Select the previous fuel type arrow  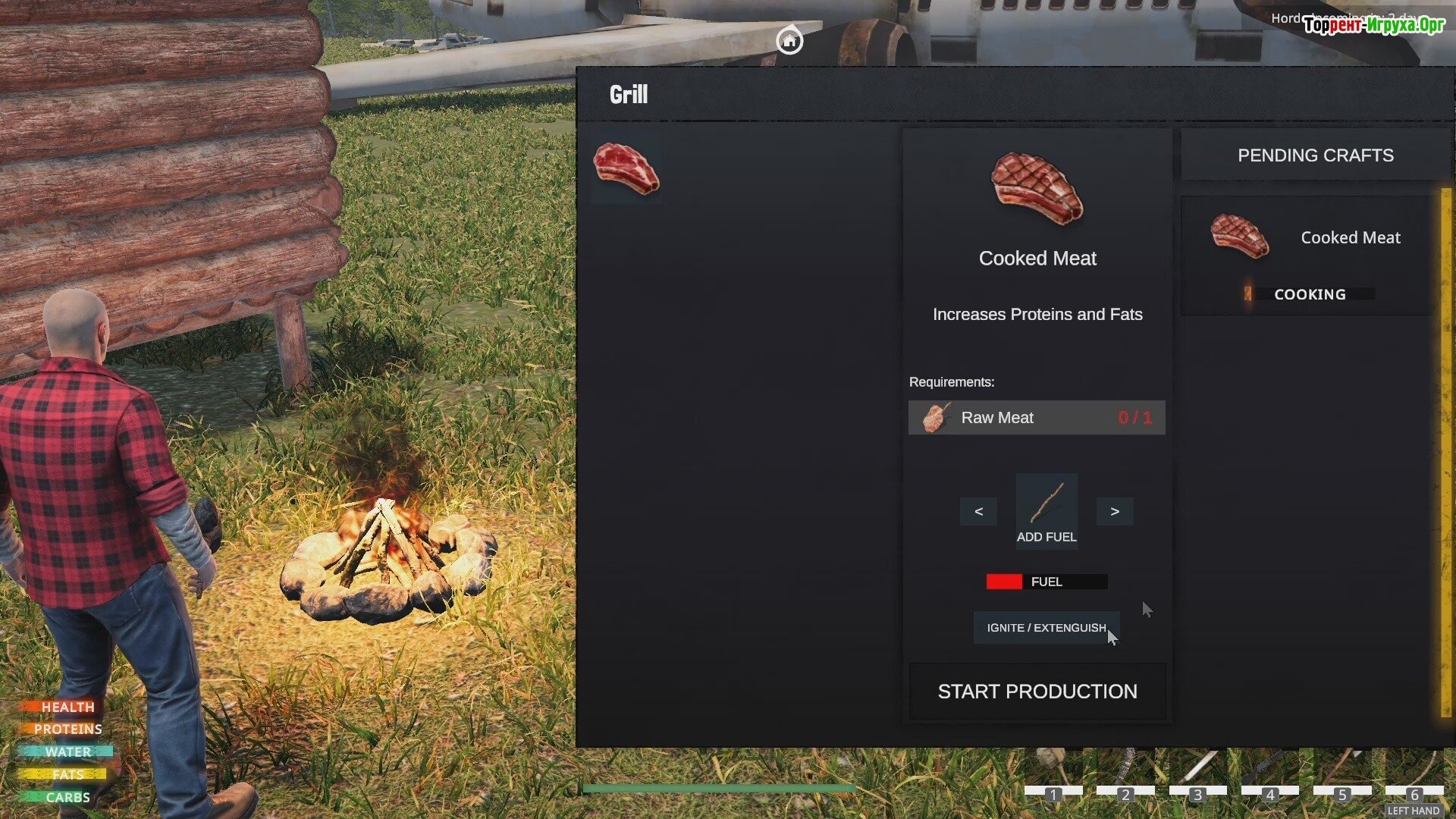pyautogui.click(x=978, y=512)
